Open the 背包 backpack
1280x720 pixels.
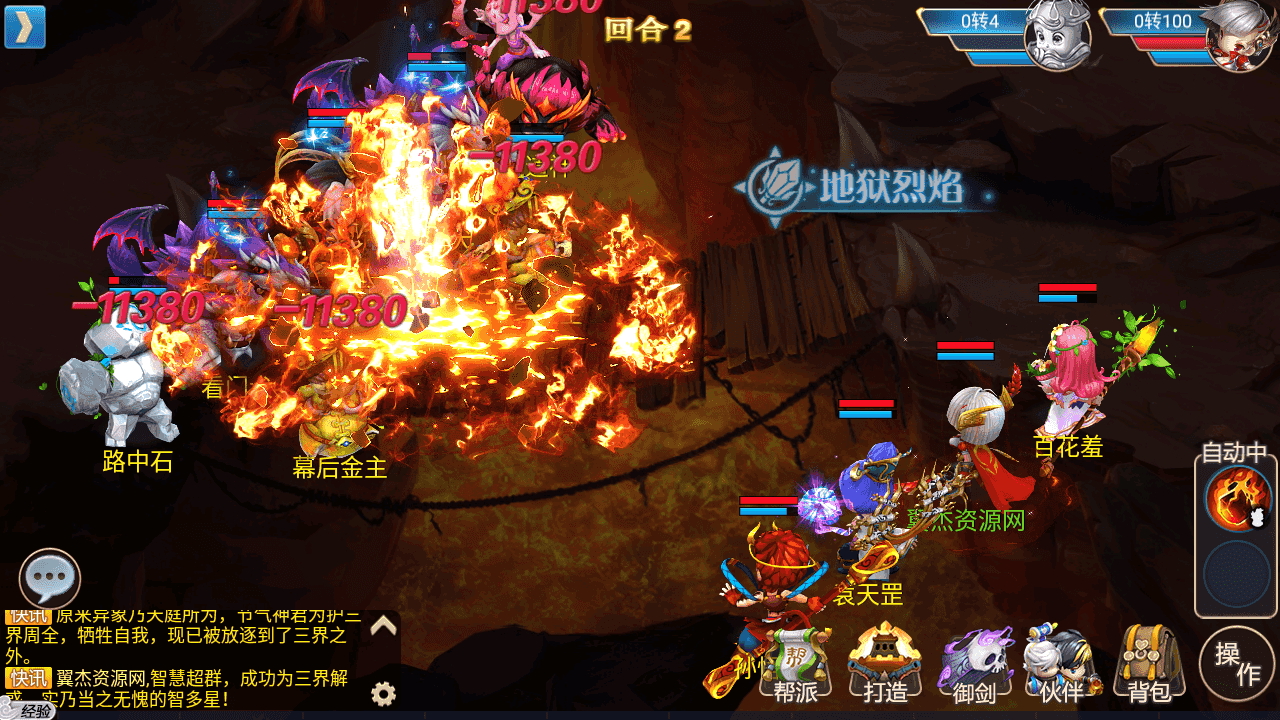coord(1149,663)
